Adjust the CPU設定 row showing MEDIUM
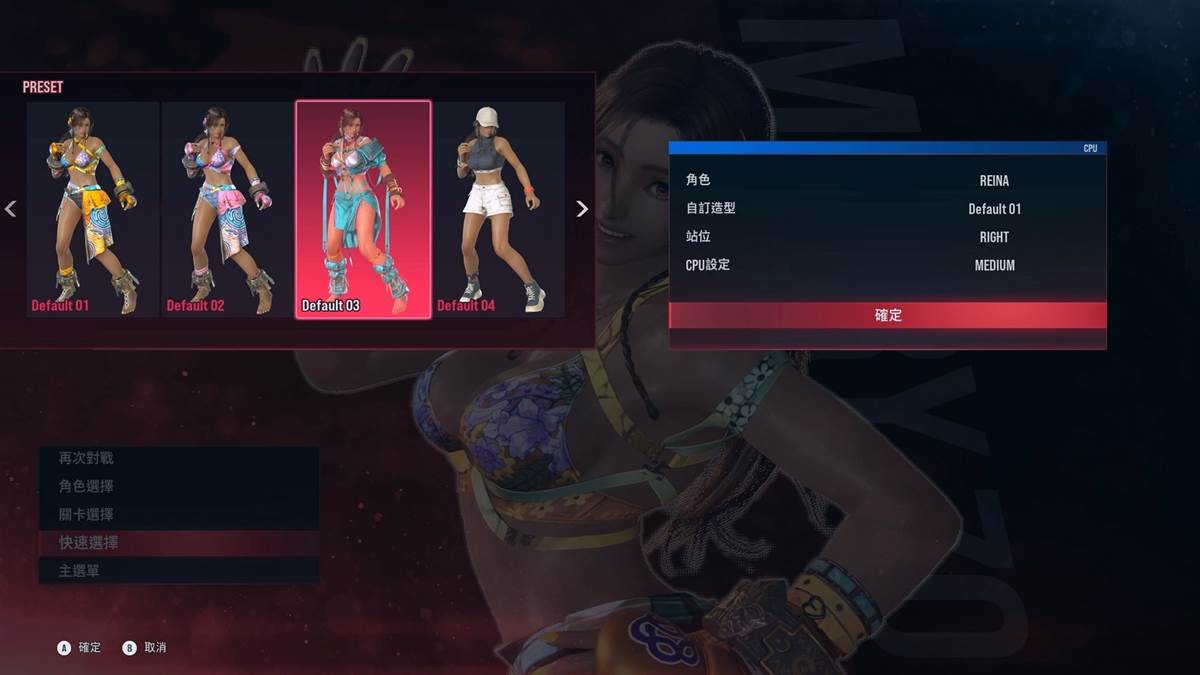Viewport: 1200px width, 675px height. click(x=887, y=265)
